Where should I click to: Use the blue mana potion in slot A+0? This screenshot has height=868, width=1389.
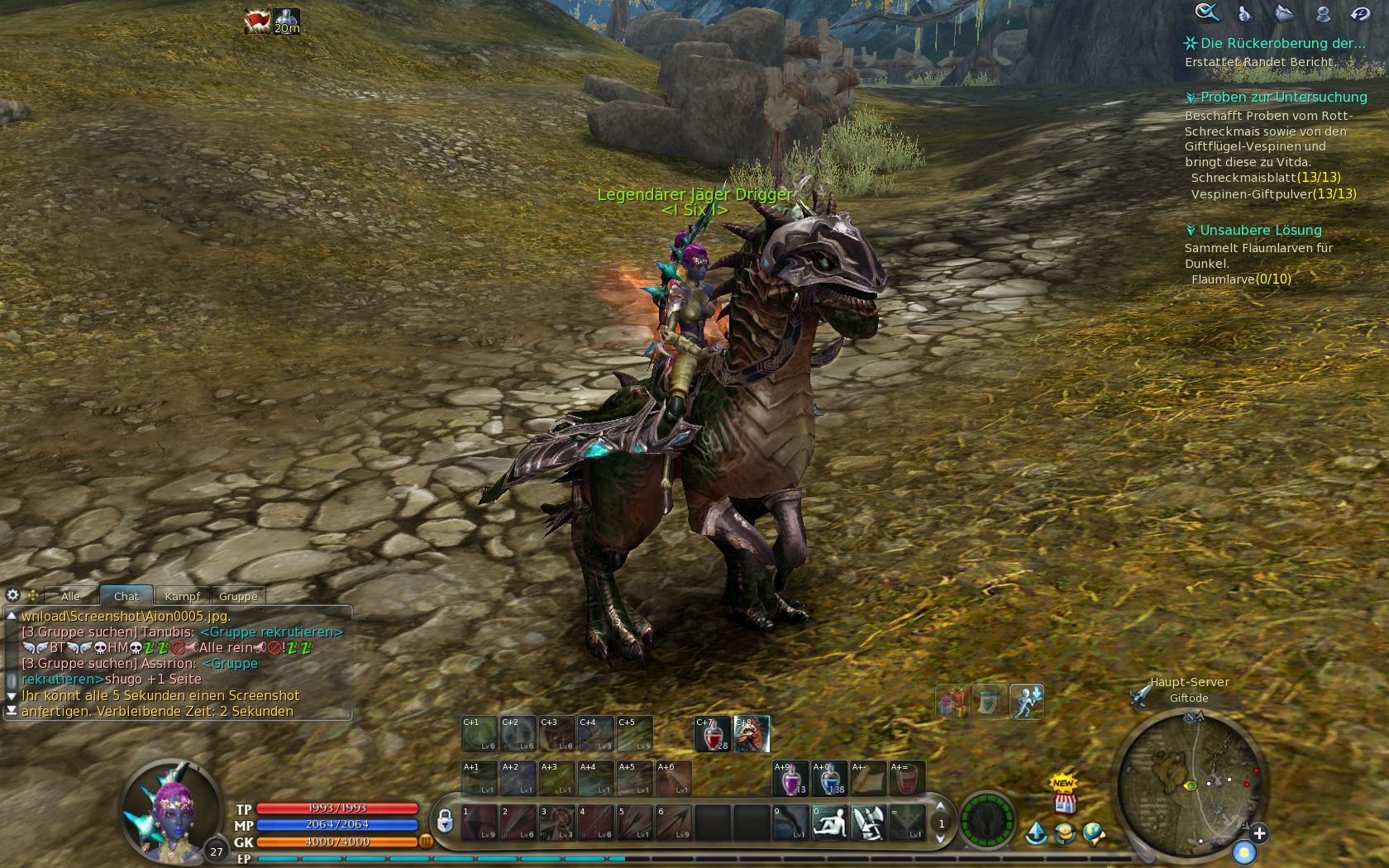coord(829,779)
